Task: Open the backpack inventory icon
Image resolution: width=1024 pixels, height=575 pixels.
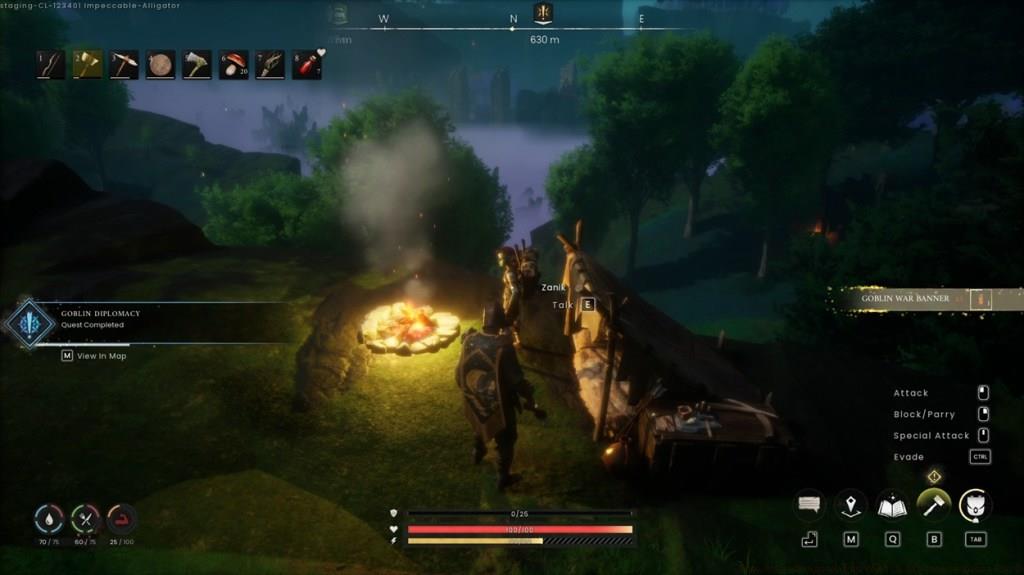Action: [x=975, y=505]
